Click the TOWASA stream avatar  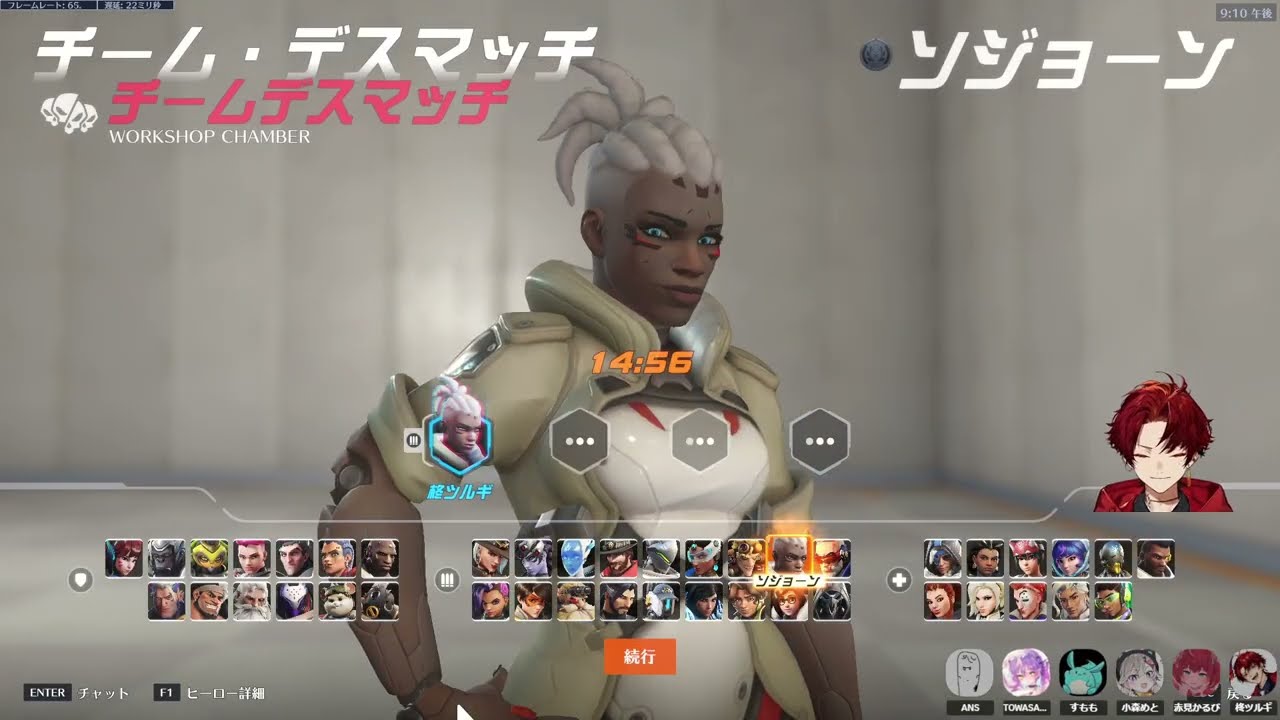click(1026, 674)
